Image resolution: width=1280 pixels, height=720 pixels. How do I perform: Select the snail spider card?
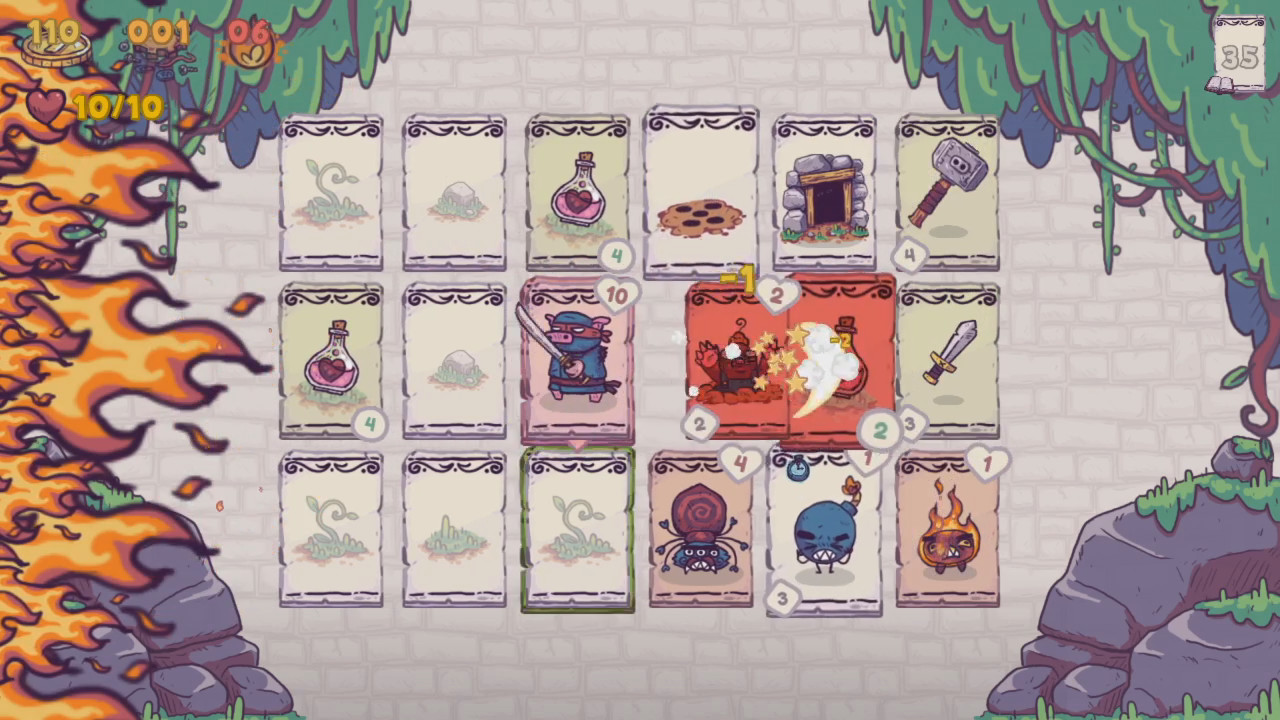(x=701, y=530)
